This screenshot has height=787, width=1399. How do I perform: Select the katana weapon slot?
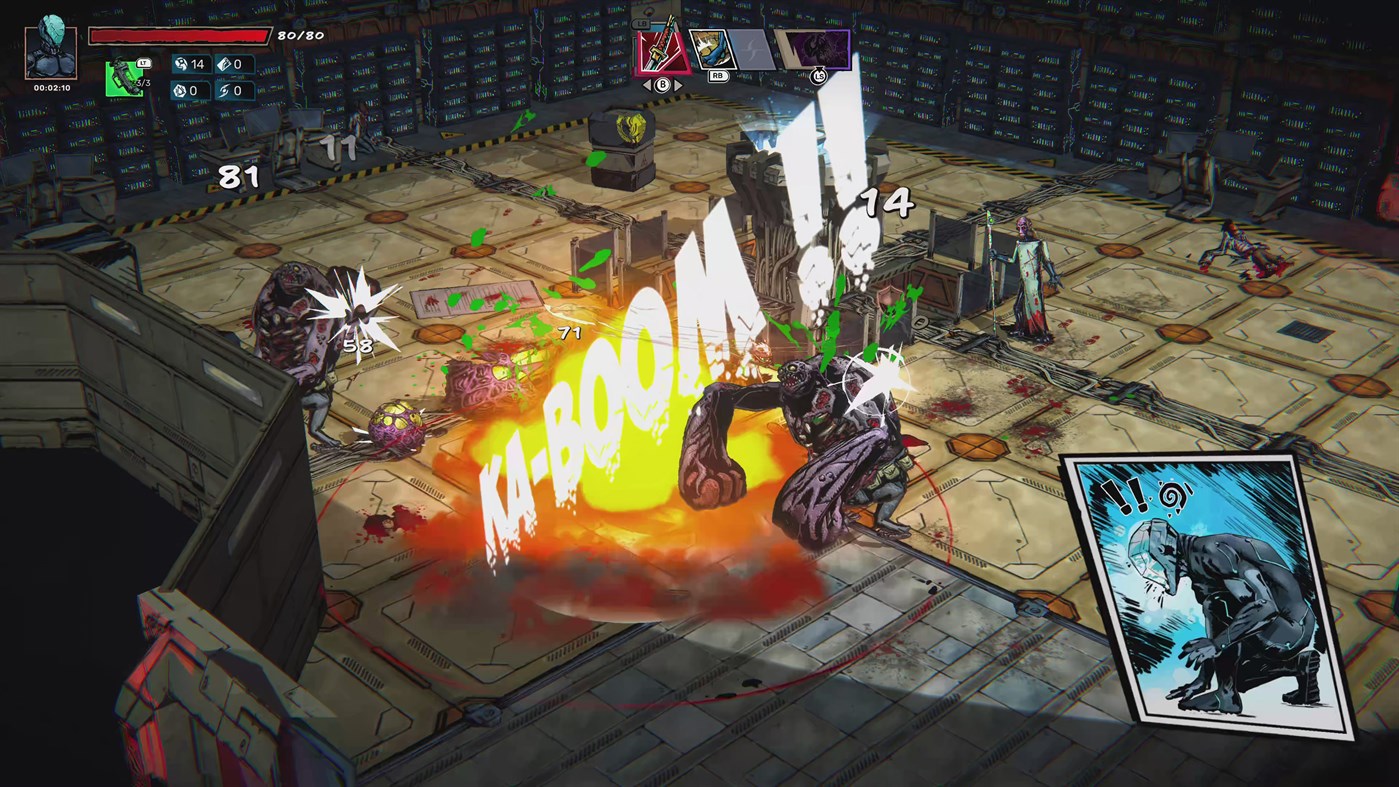point(661,52)
